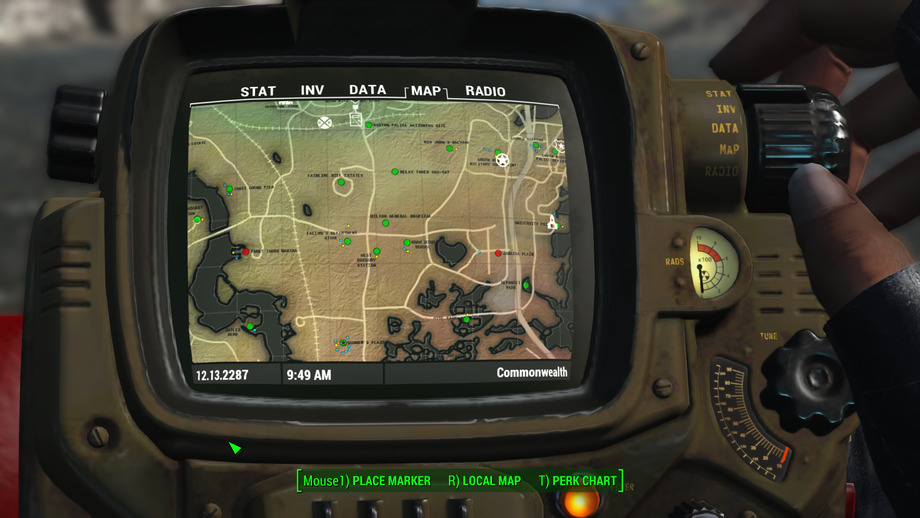Screen dimensions: 920x518
Task: Switch to the RADIO tab
Action: click(x=485, y=92)
